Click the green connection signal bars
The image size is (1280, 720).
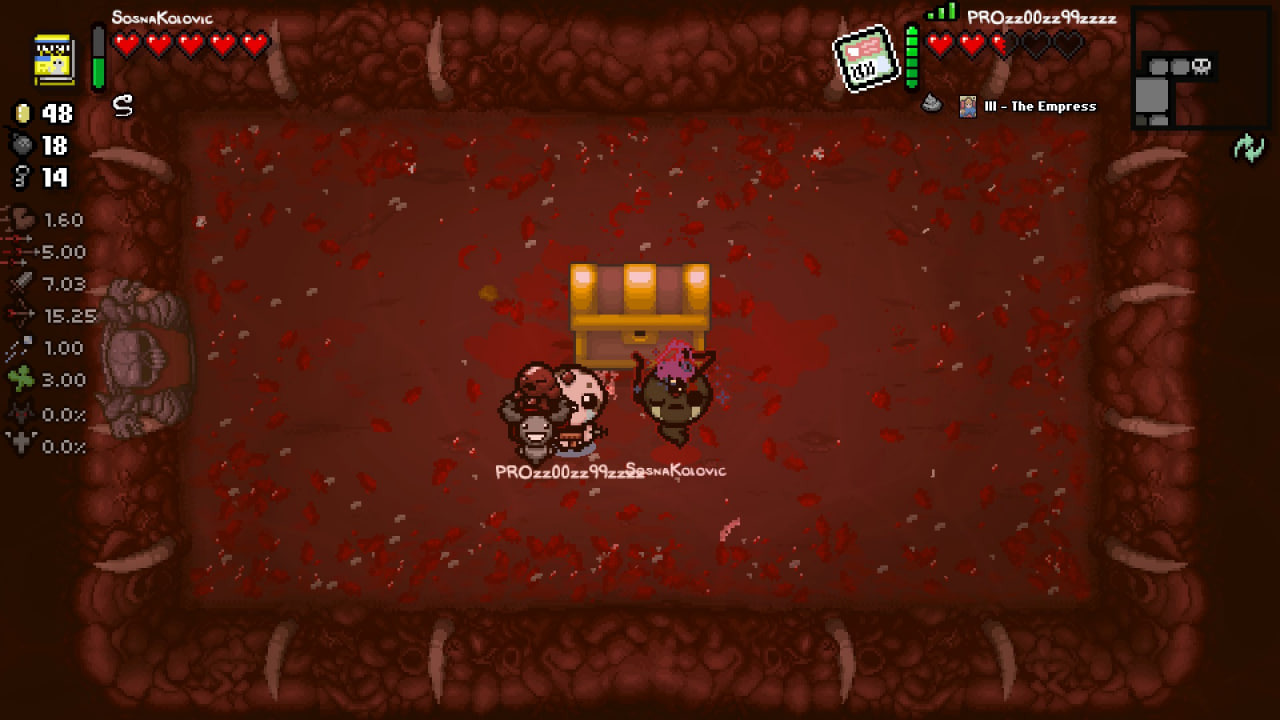[941, 13]
